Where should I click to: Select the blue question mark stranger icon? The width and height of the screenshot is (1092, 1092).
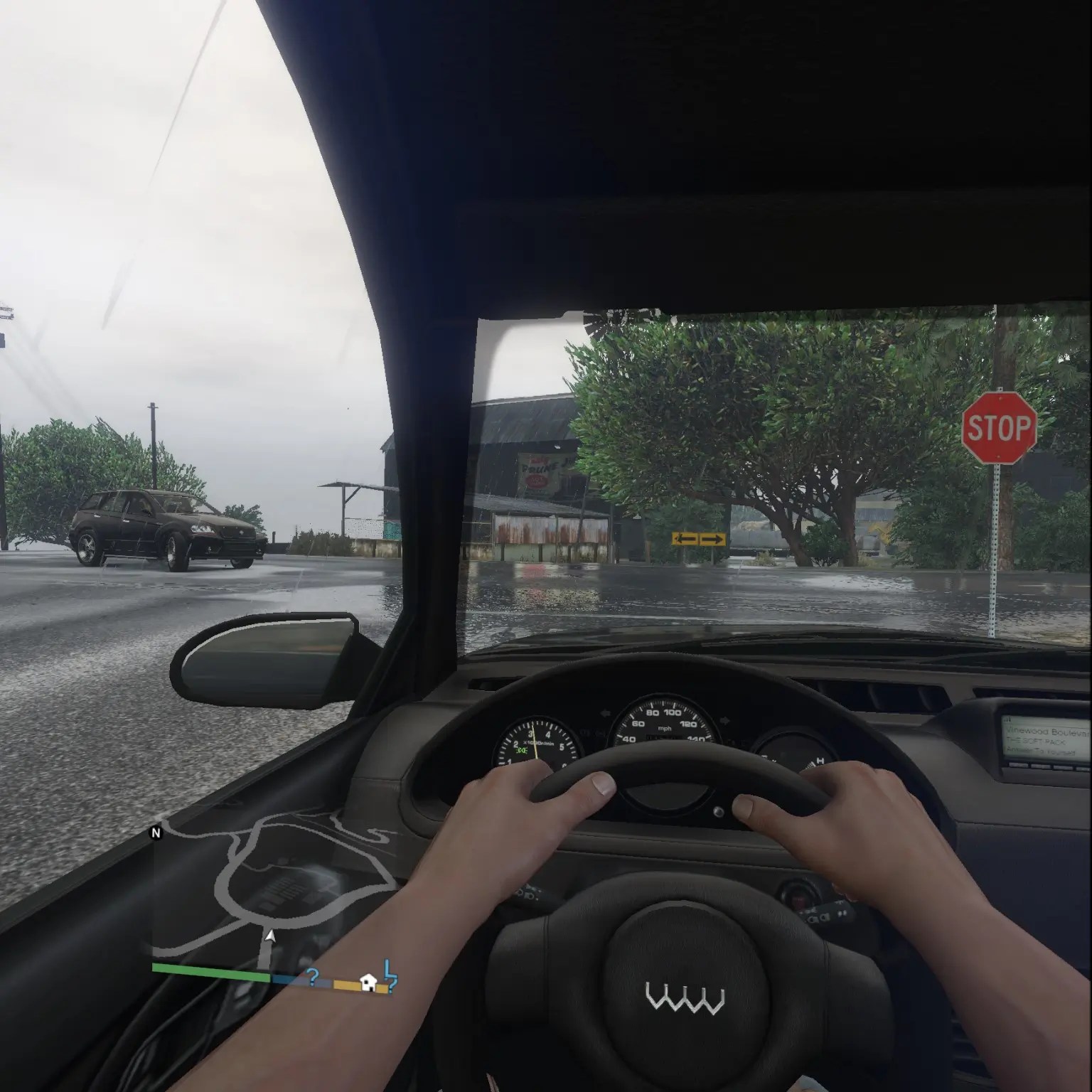314,978
